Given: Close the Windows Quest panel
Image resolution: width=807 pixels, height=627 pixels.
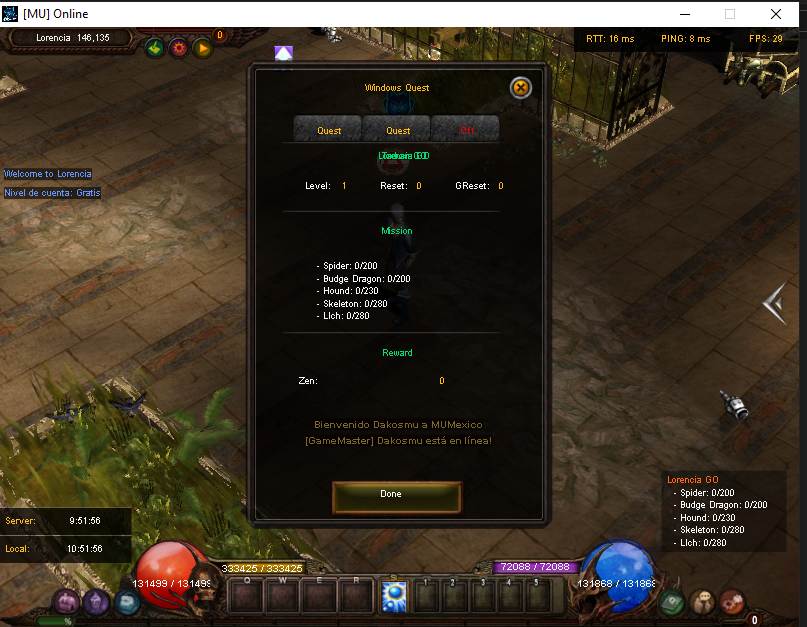Looking at the screenshot, I should [520, 88].
